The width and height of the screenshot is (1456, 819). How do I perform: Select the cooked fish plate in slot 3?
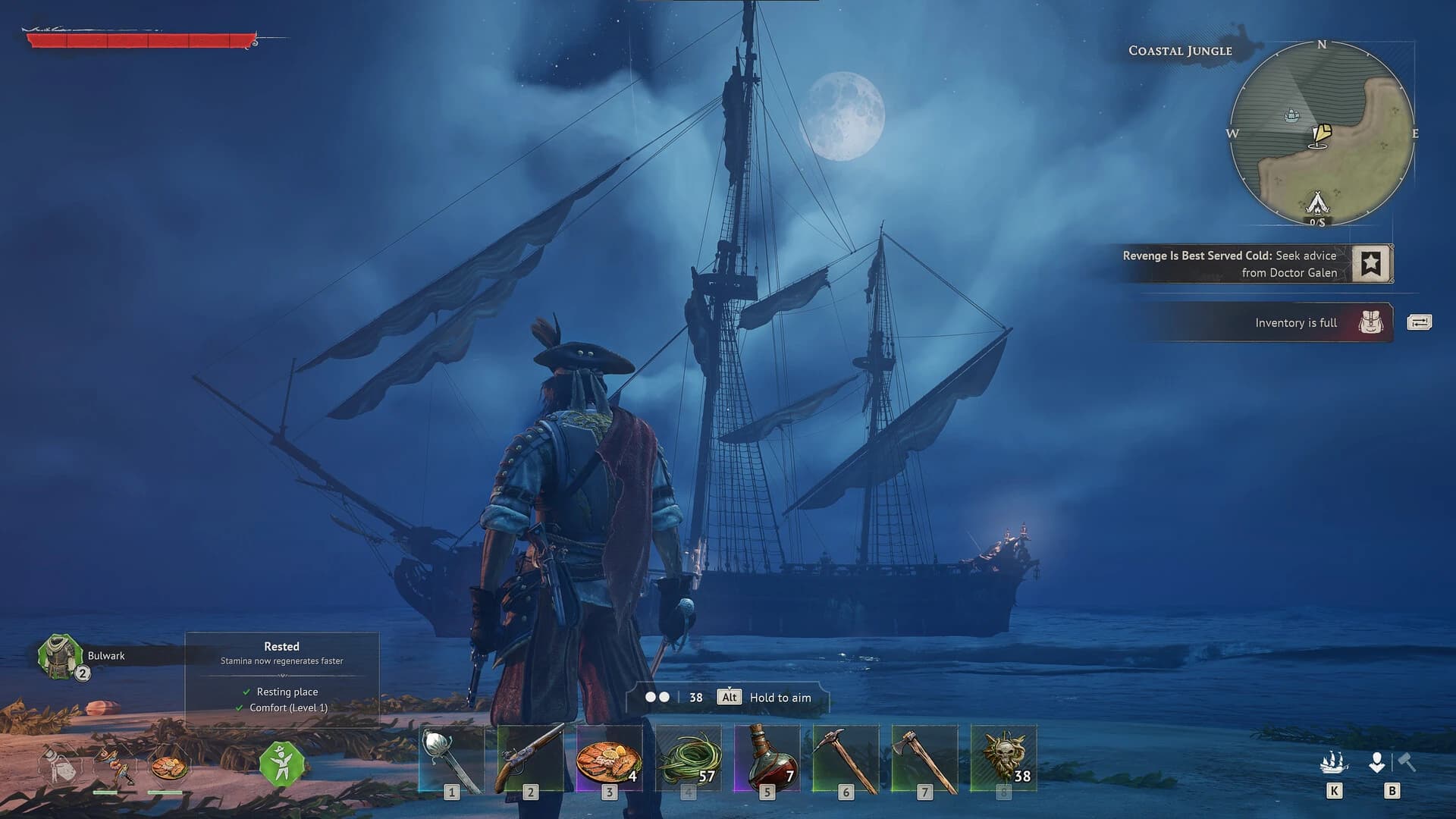(610, 758)
